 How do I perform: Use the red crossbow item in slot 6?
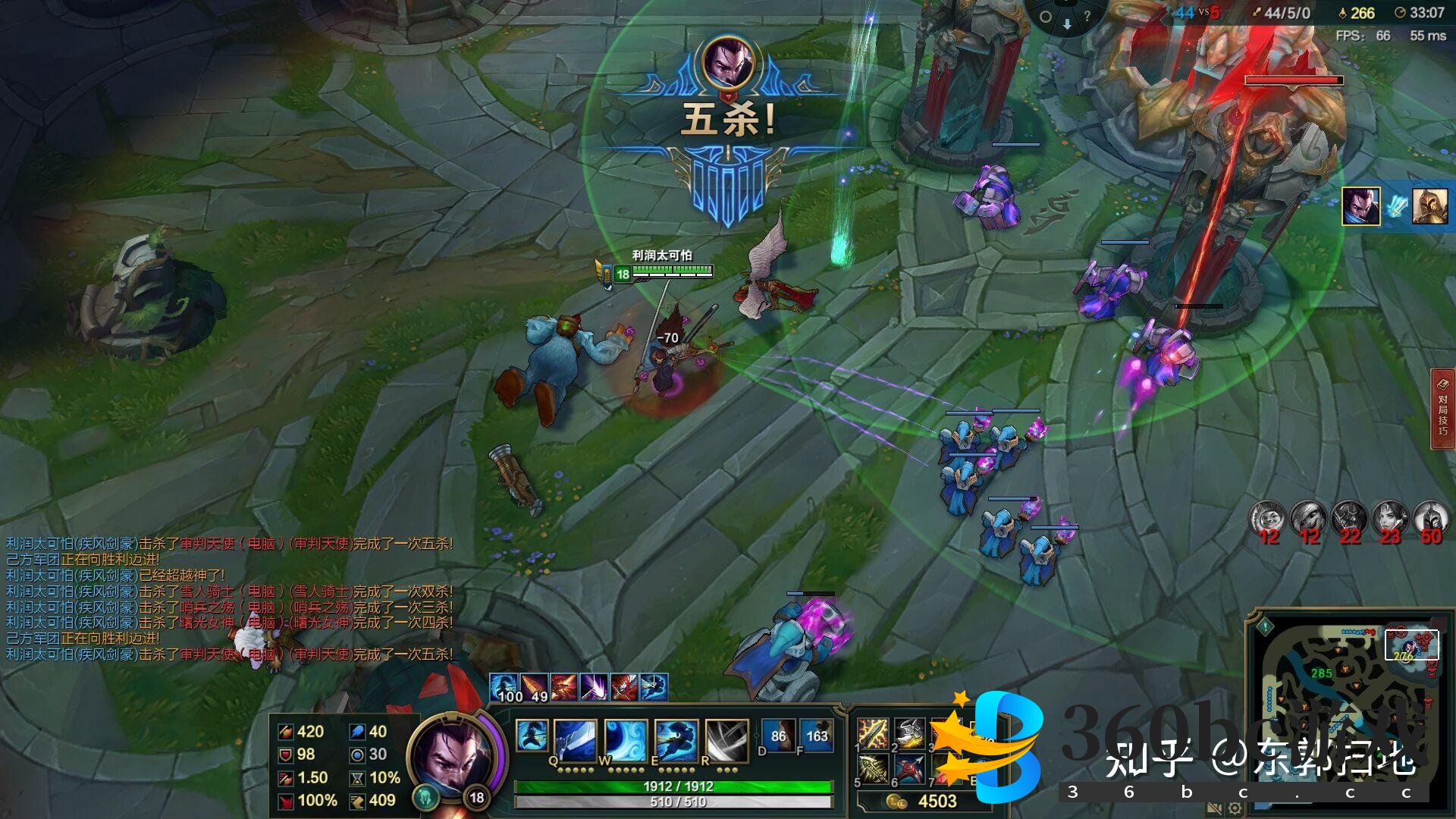tap(909, 769)
